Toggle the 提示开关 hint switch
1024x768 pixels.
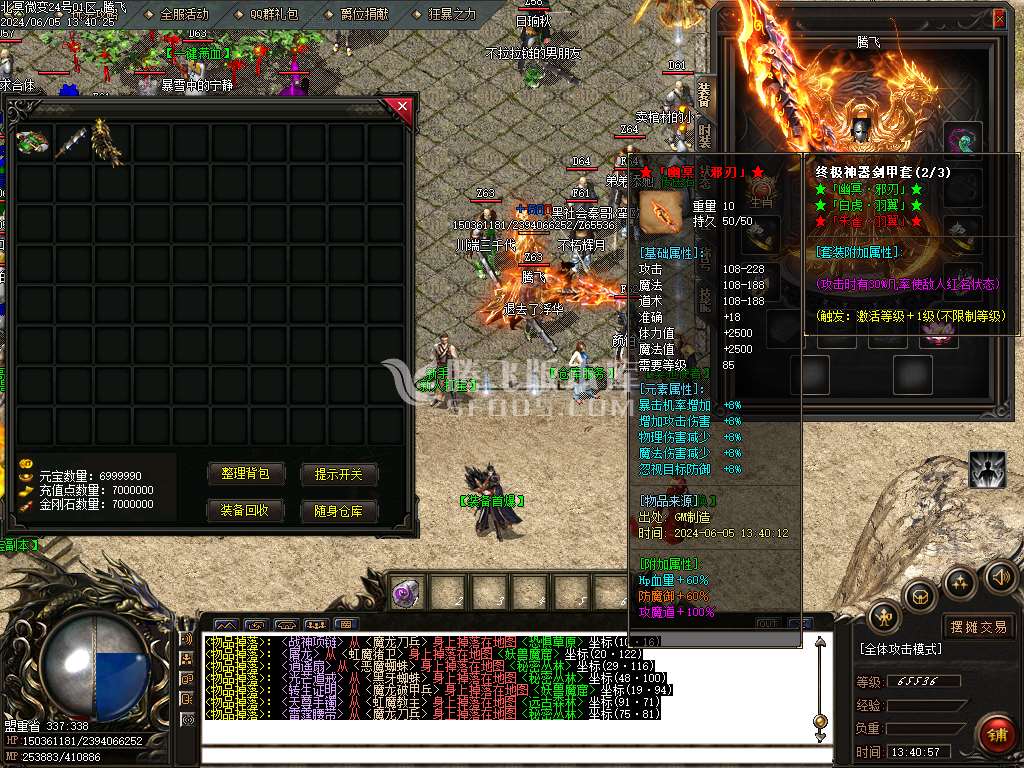(x=339, y=474)
